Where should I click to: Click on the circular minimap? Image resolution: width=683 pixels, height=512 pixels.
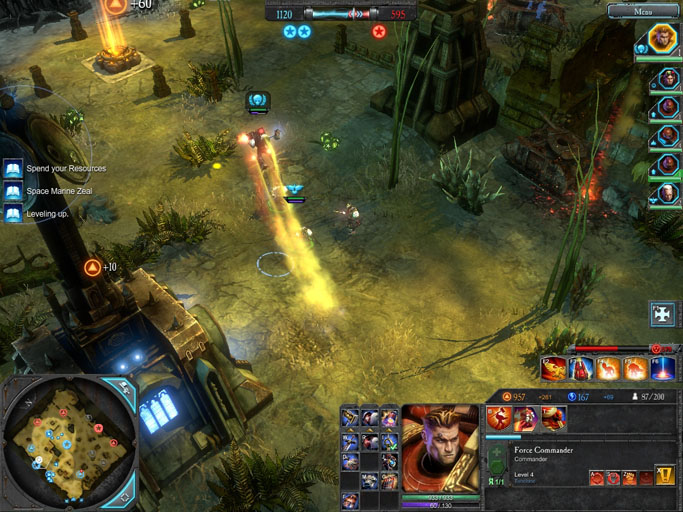point(68,442)
